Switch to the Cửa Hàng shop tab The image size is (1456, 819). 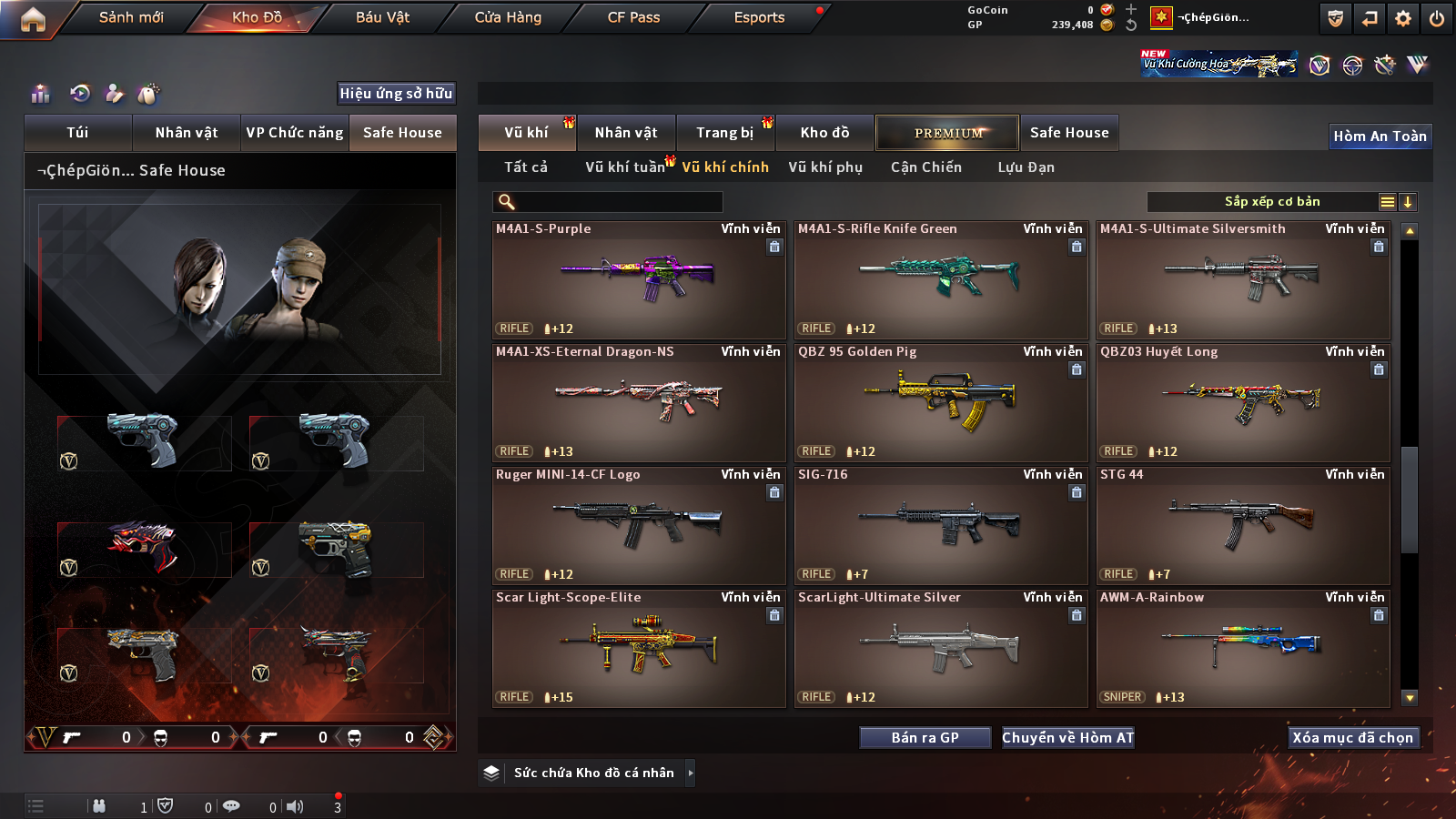(x=508, y=17)
